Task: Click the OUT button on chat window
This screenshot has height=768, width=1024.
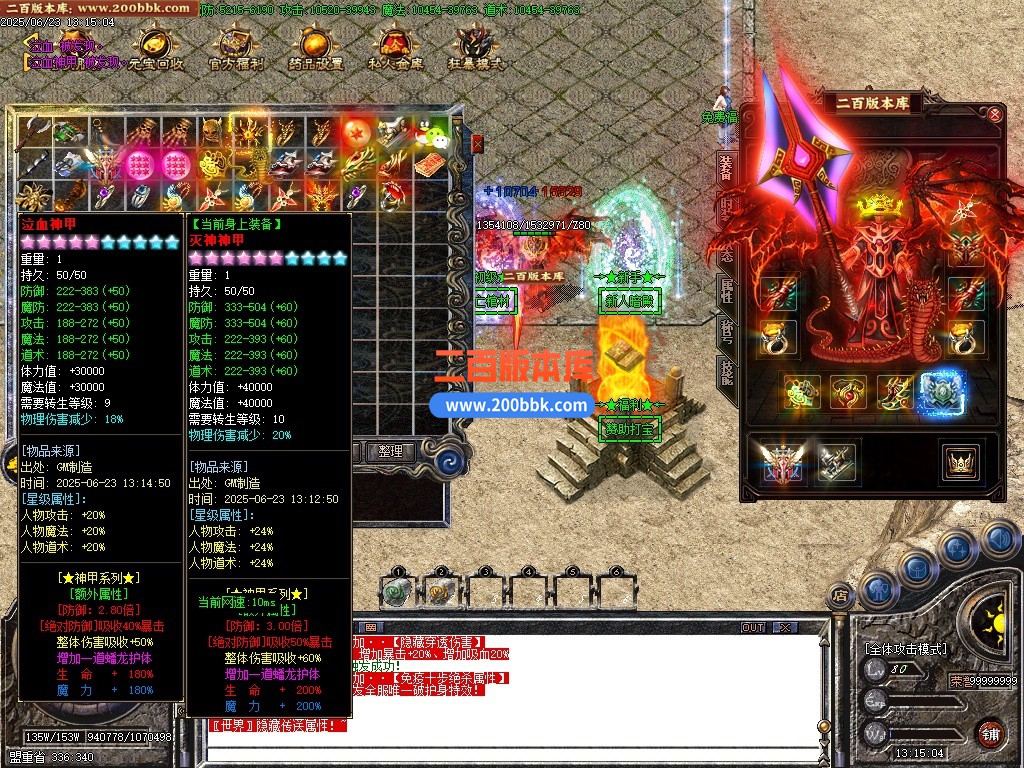Action: pos(753,627)
